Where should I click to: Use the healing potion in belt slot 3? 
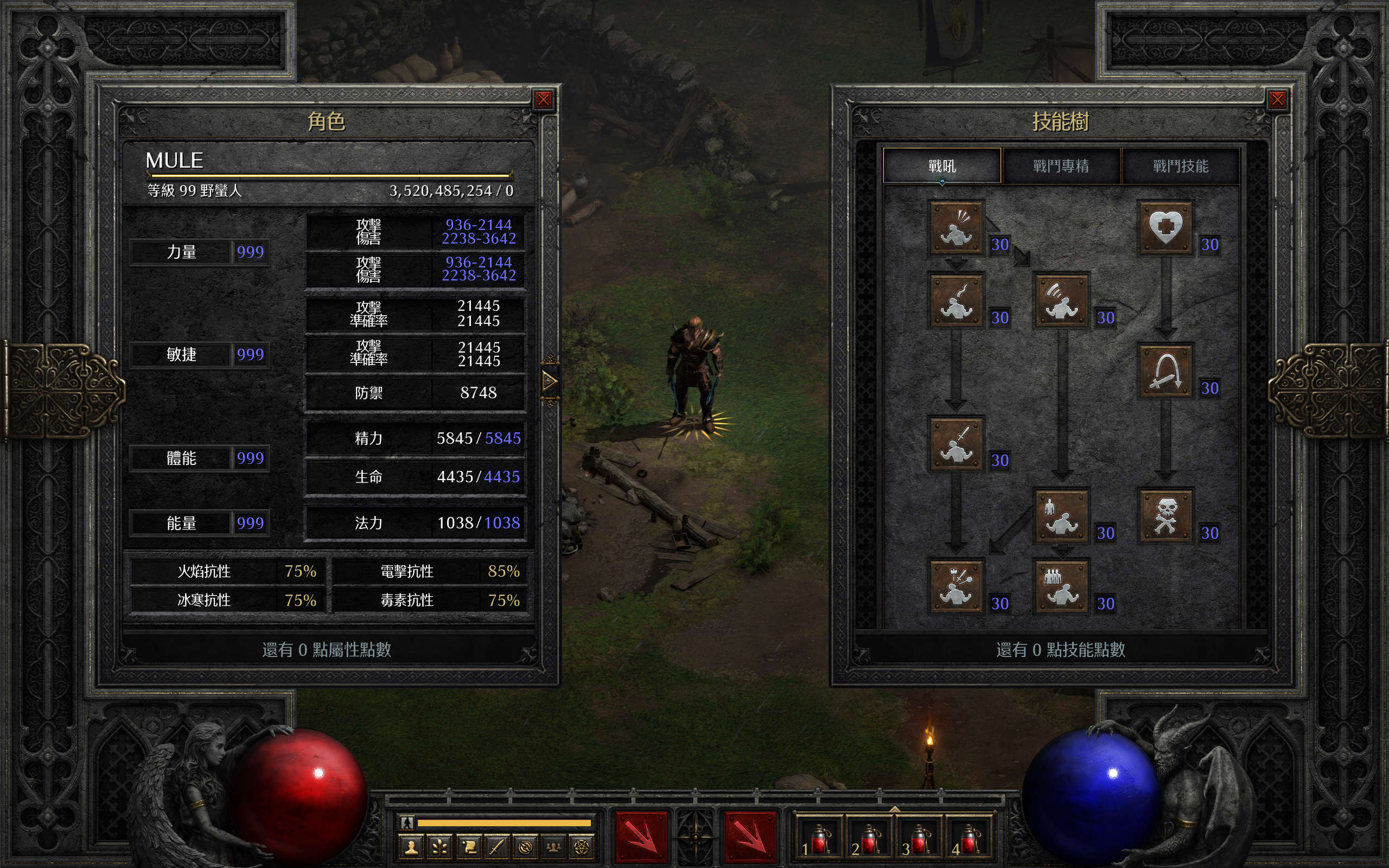pos(919,840)
